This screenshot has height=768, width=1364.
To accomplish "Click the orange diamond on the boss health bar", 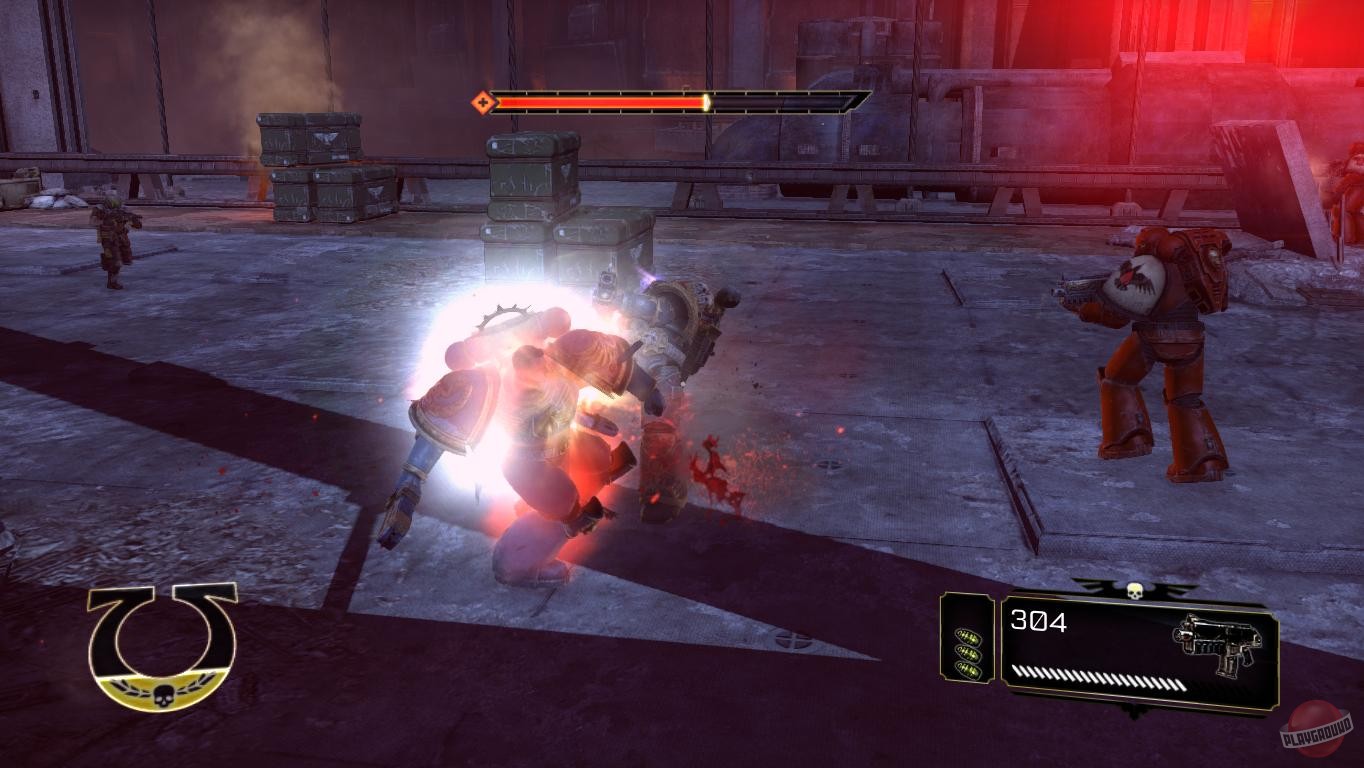I will [x=482, y=100].
